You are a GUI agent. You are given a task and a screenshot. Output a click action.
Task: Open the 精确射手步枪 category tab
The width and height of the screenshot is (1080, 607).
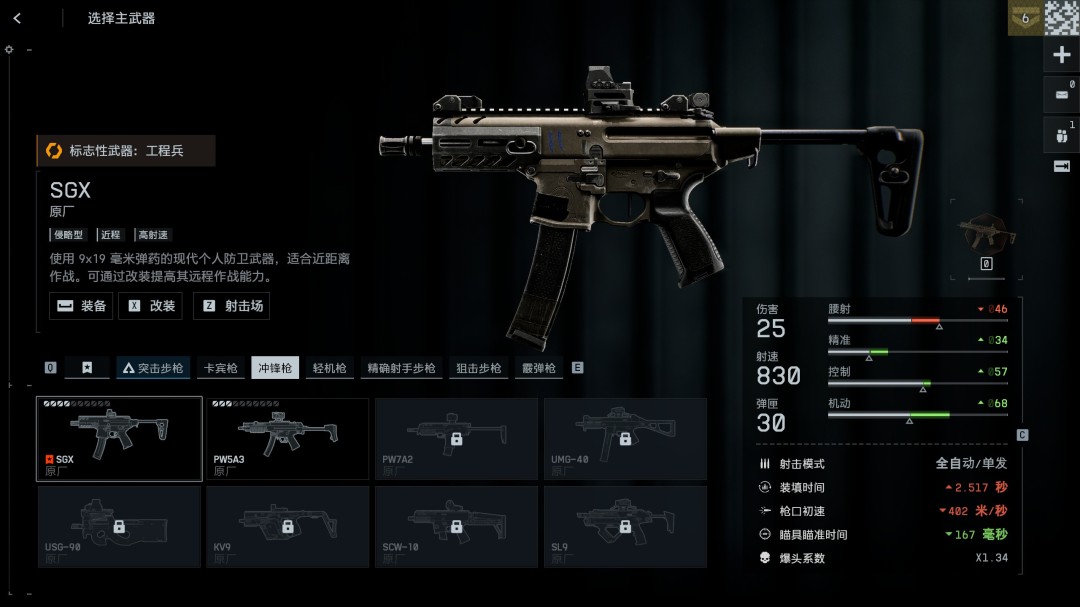coord(401,368)
